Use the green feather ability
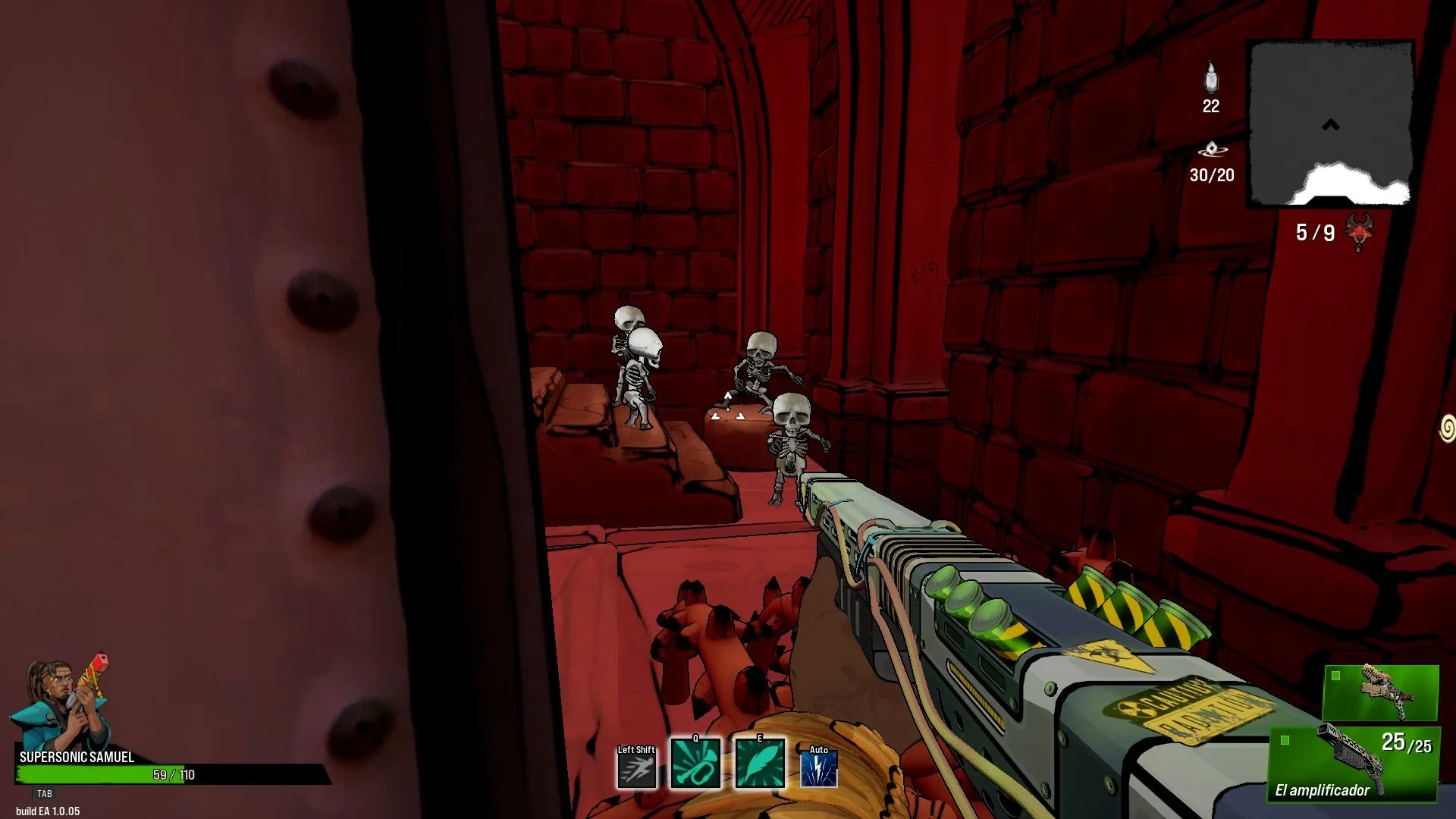This screenshot has height=819, width=1456. coord(759,765)
